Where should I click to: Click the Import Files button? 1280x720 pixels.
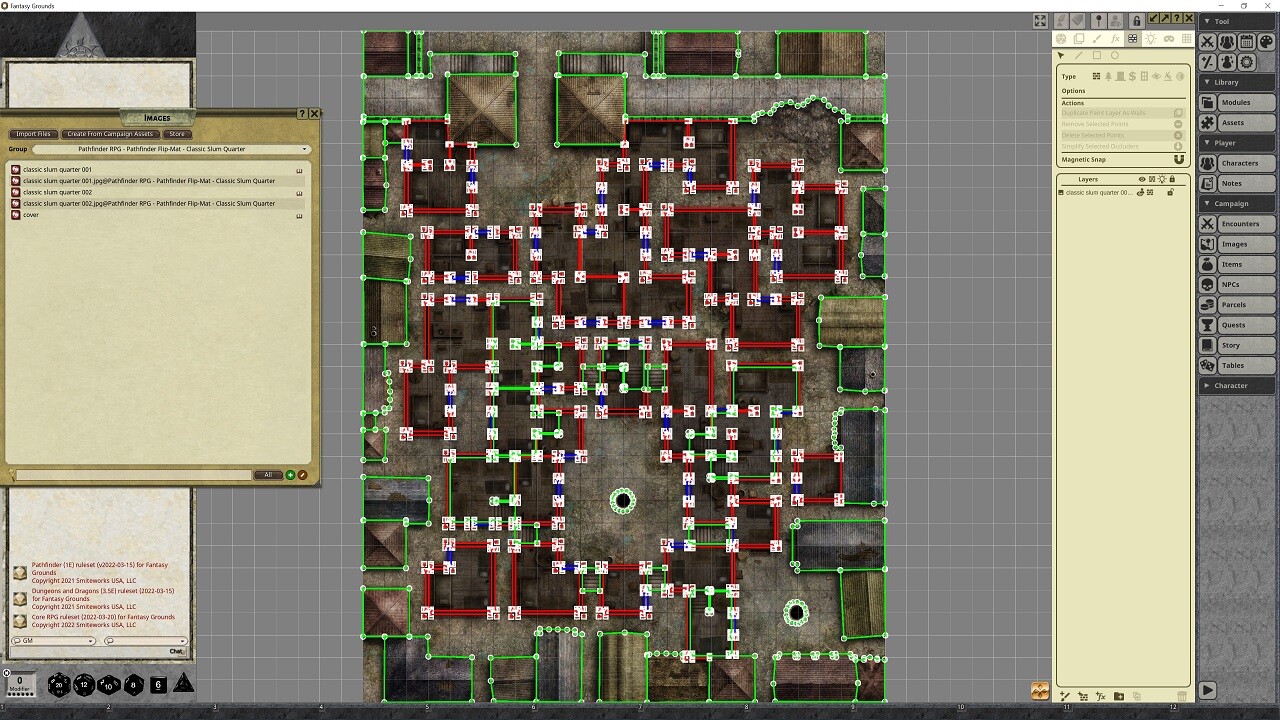(x=33, y=133)
